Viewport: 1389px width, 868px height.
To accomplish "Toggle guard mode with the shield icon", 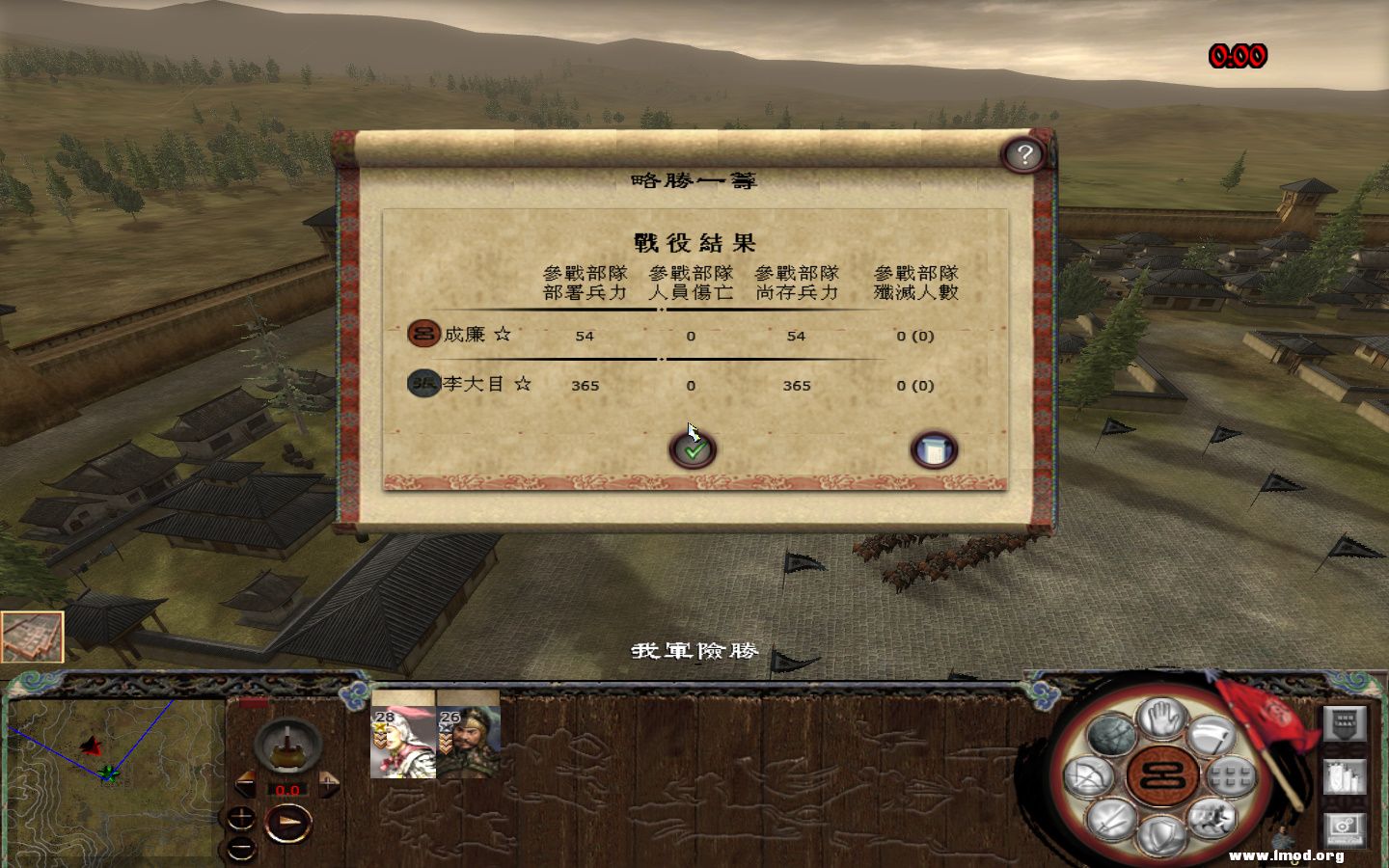I will pos(1160,832).
